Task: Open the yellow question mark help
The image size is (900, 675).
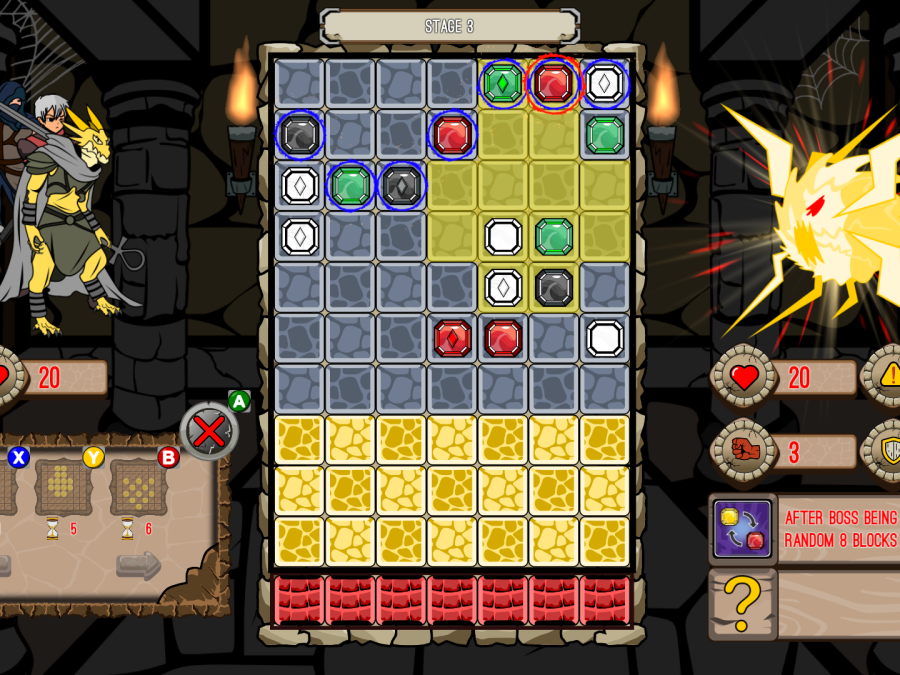Action: 742,604
